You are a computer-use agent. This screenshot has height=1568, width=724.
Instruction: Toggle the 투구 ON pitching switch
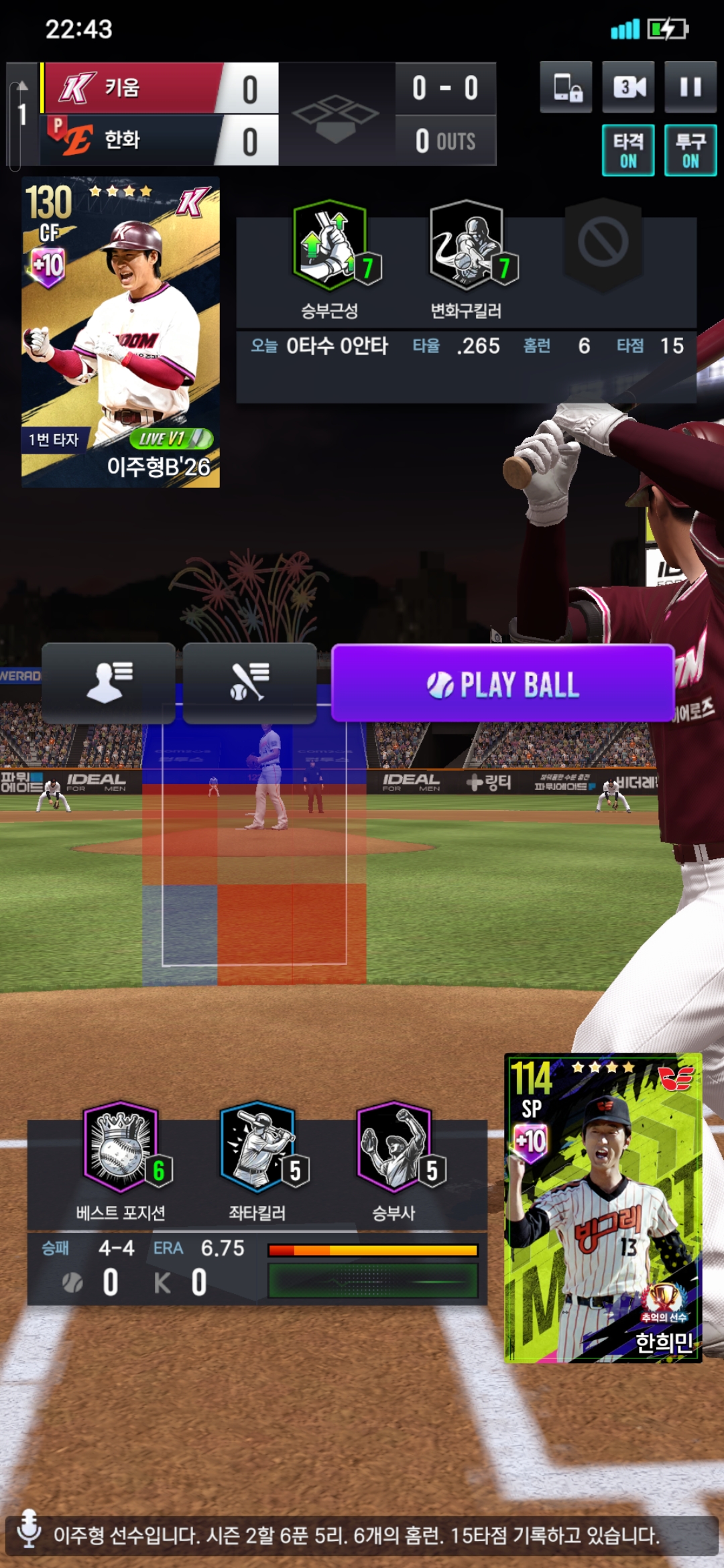tap(690, 151)
